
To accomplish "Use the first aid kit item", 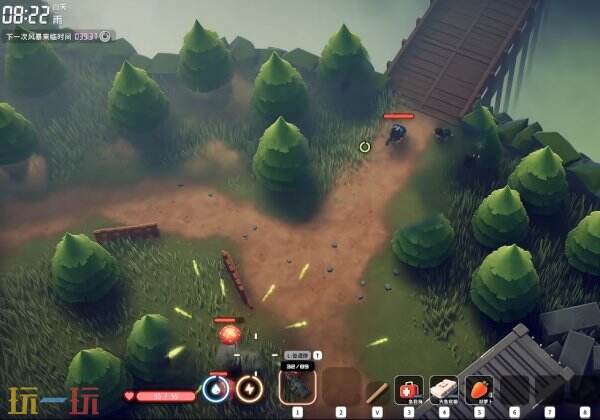I will 408,388.
